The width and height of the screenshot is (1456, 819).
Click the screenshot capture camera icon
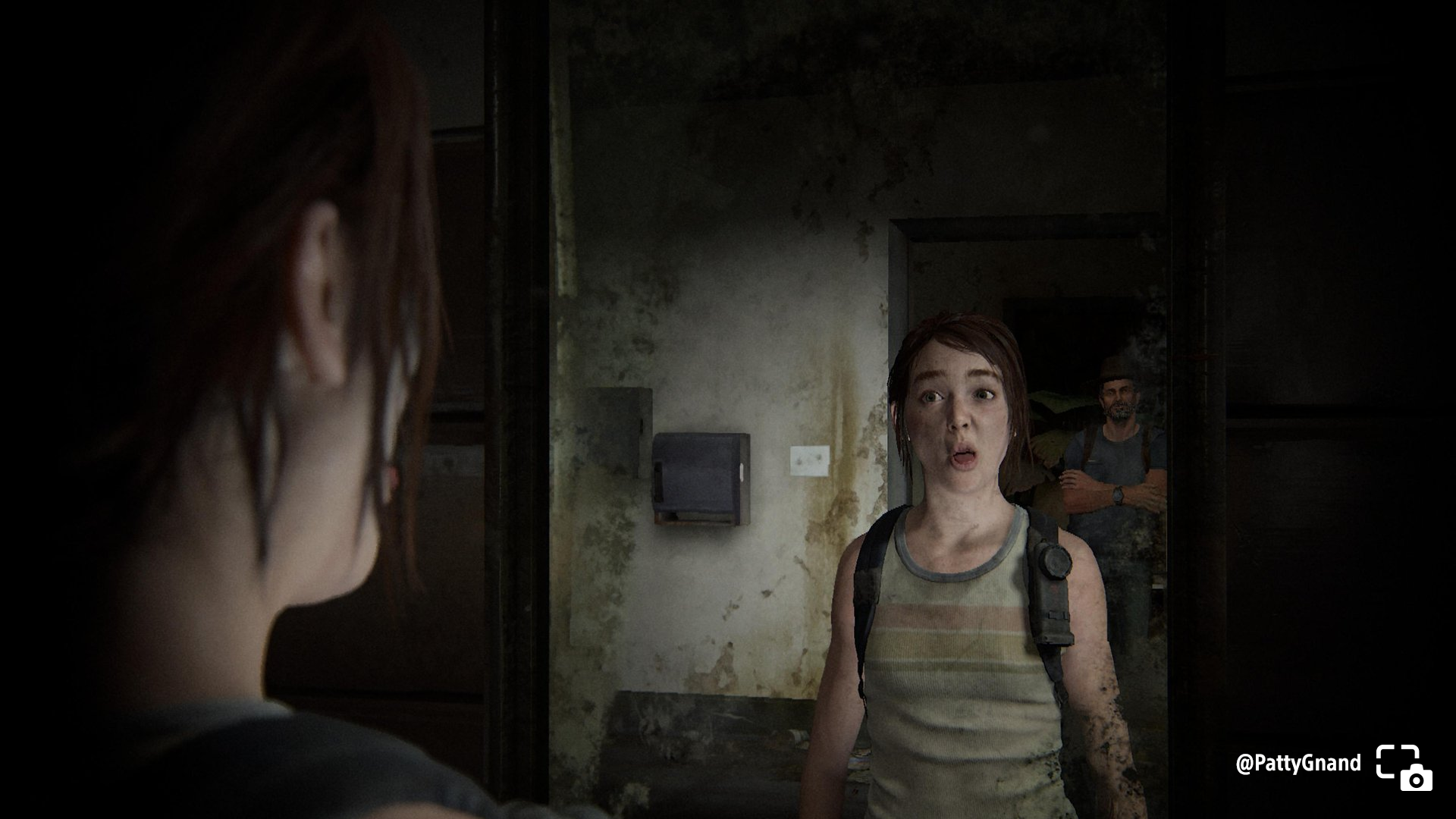tap(1404, 767)
